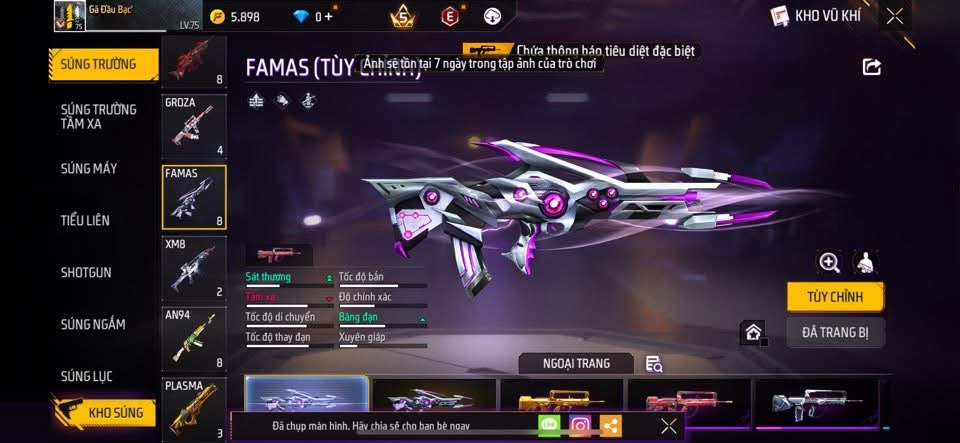This screenshot has width=960, height=443.
Task: Select the Súng Trường category
Action: (x=103, y=65)
